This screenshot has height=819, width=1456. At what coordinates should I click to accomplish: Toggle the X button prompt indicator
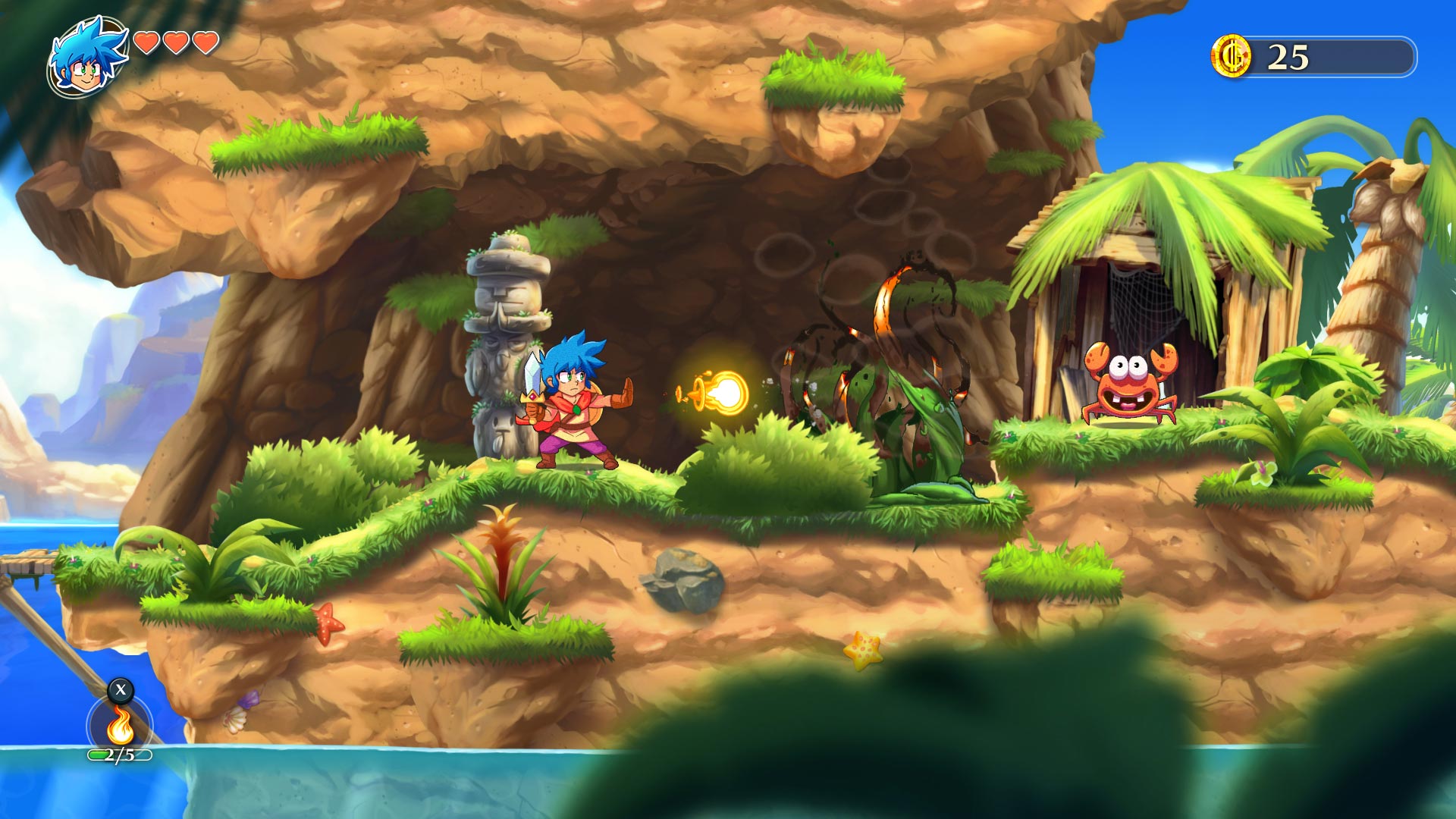coord(119,692)
